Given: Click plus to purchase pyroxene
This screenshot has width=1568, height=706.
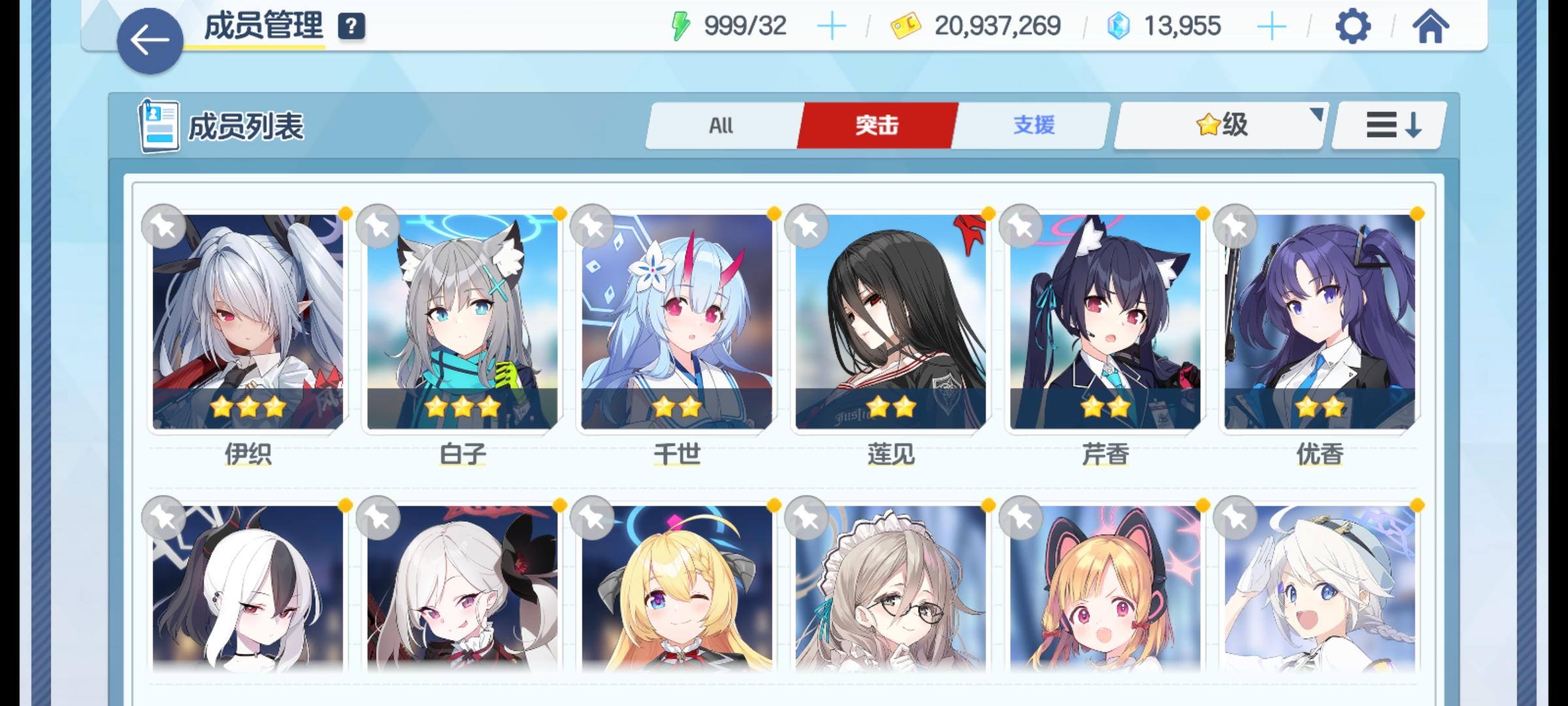Looking at the screenshot, I should tap(1270, 26).
